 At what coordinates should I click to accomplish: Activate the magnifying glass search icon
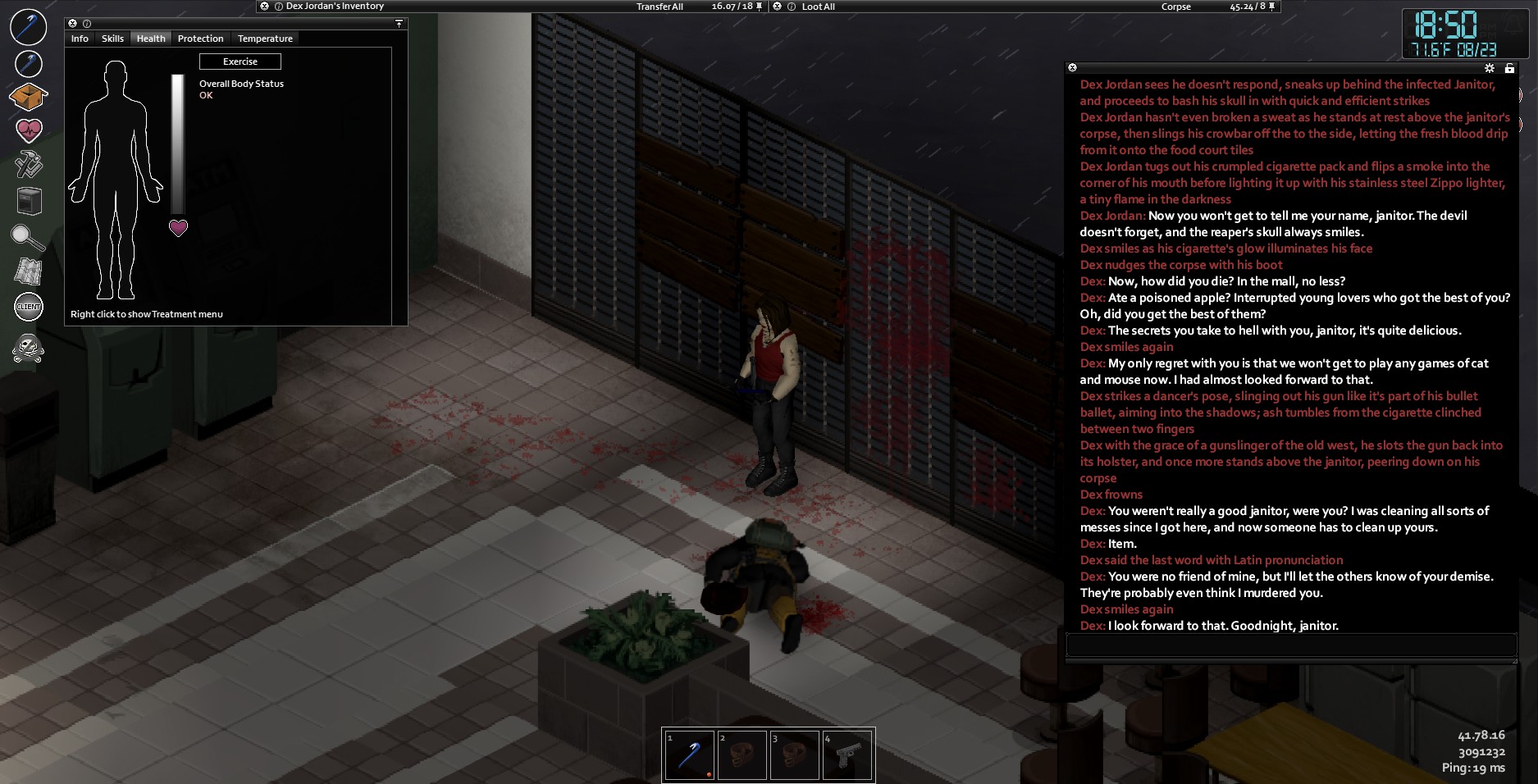(x=28, y=237)
